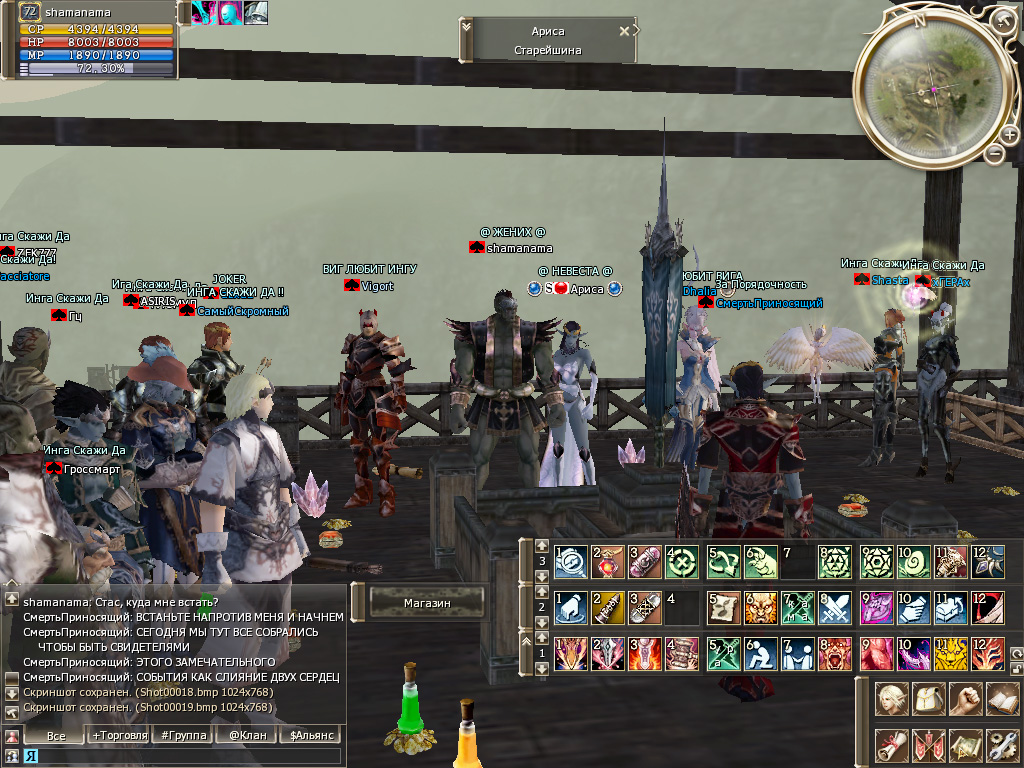Activate the crossed swords attack hotbar icon
The image size is (1024, 768).
(x=834, y=608)
